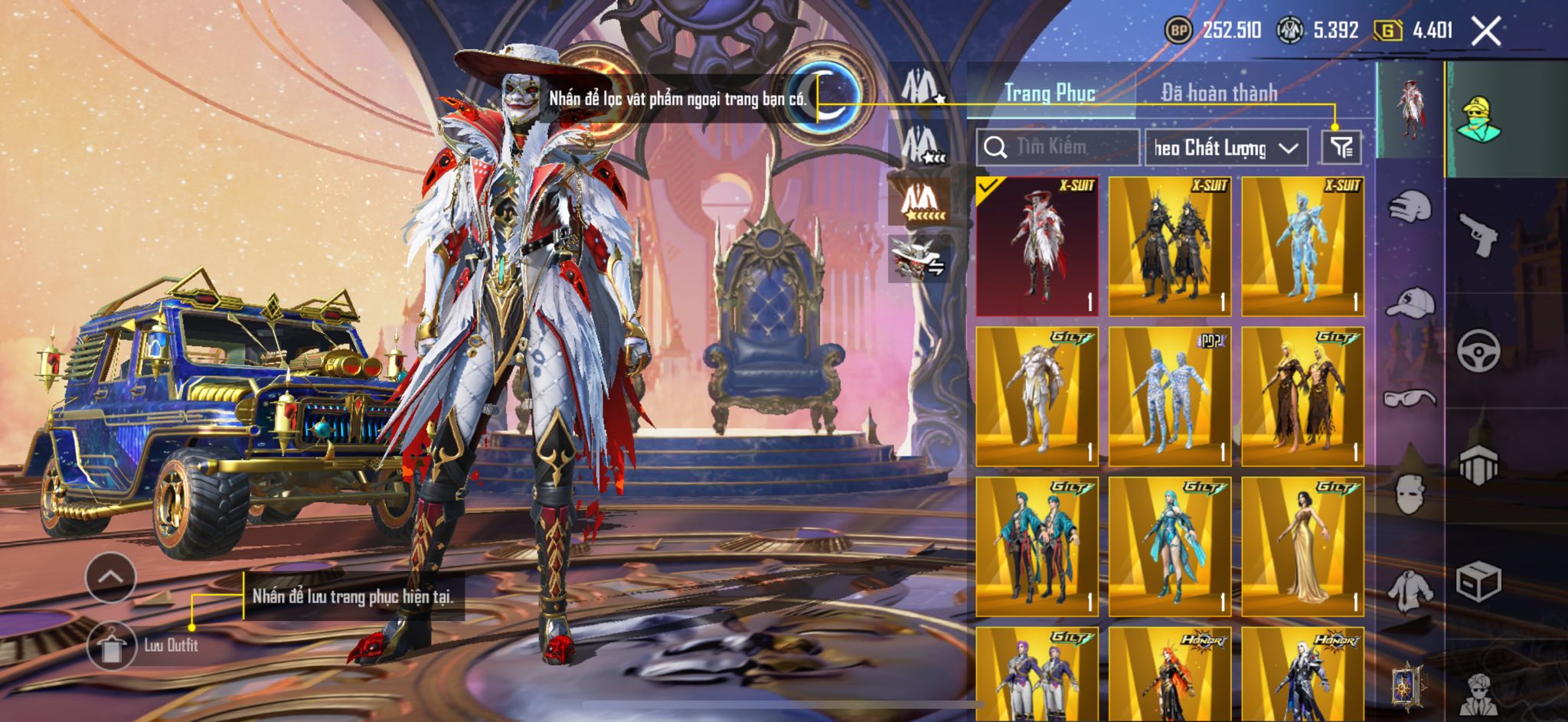
Task: Open the Đã hoàn thành tab
Action: click(1219, 93)
